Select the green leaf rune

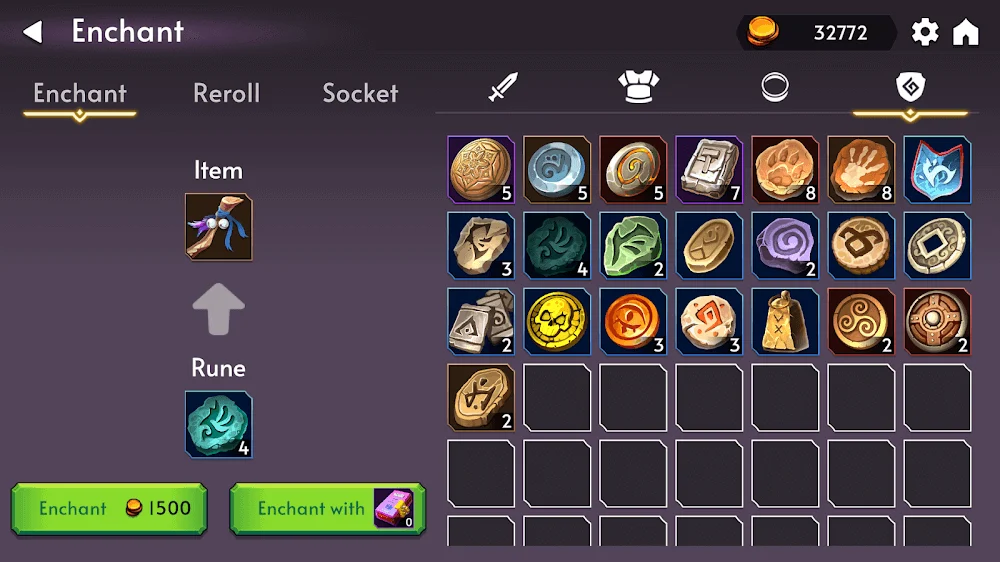click(633, 246)
